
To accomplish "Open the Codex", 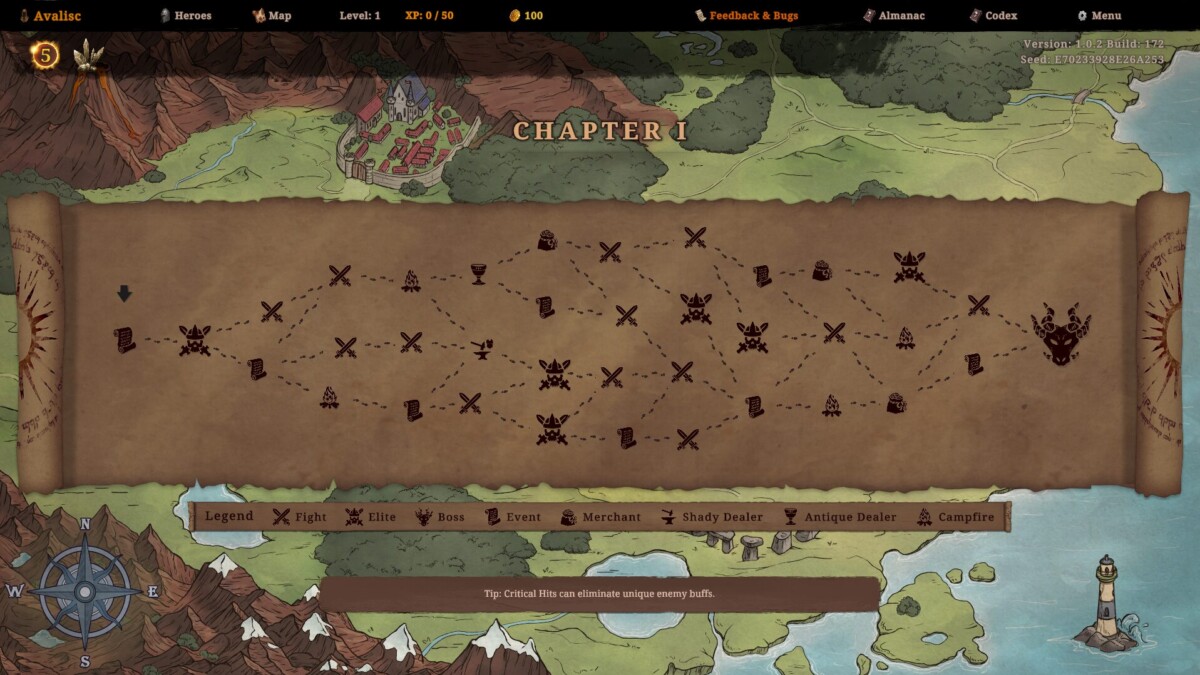I will (993, 16).
